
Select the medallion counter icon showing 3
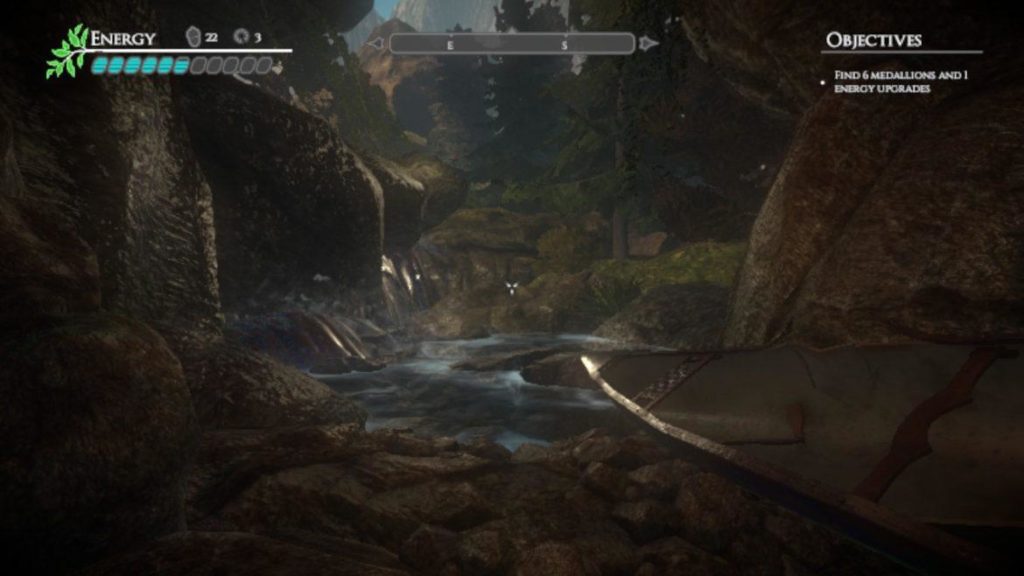click(x=240, y=38)
